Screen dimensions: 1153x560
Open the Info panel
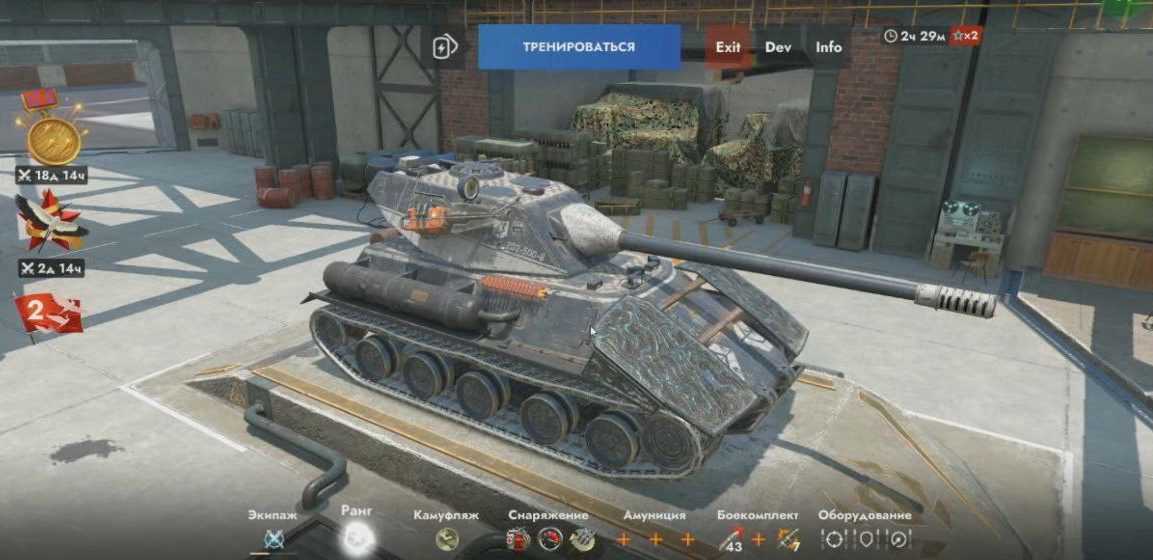click(828, 47)
